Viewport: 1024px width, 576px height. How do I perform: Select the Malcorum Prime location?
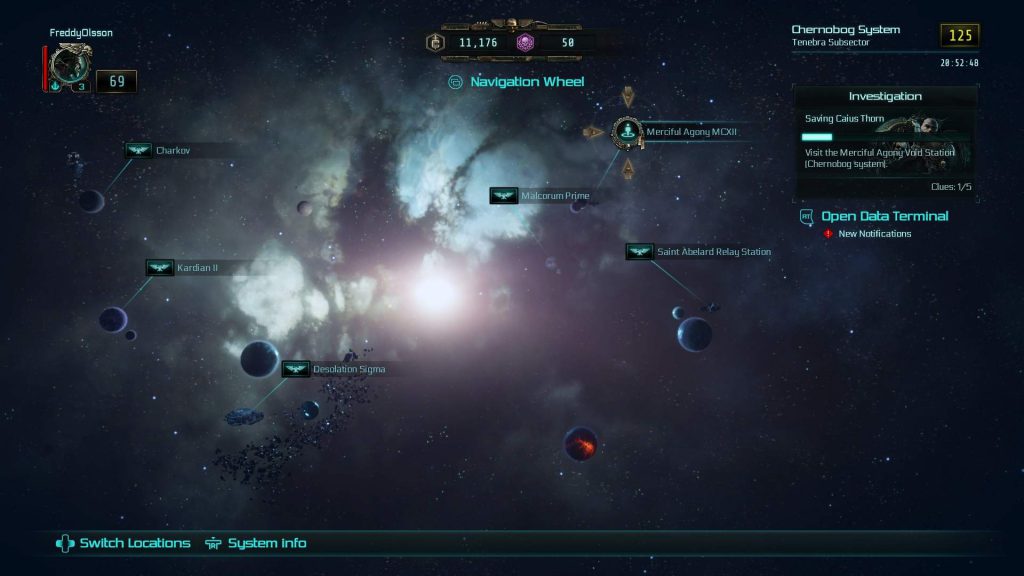(x=504, y=196)
